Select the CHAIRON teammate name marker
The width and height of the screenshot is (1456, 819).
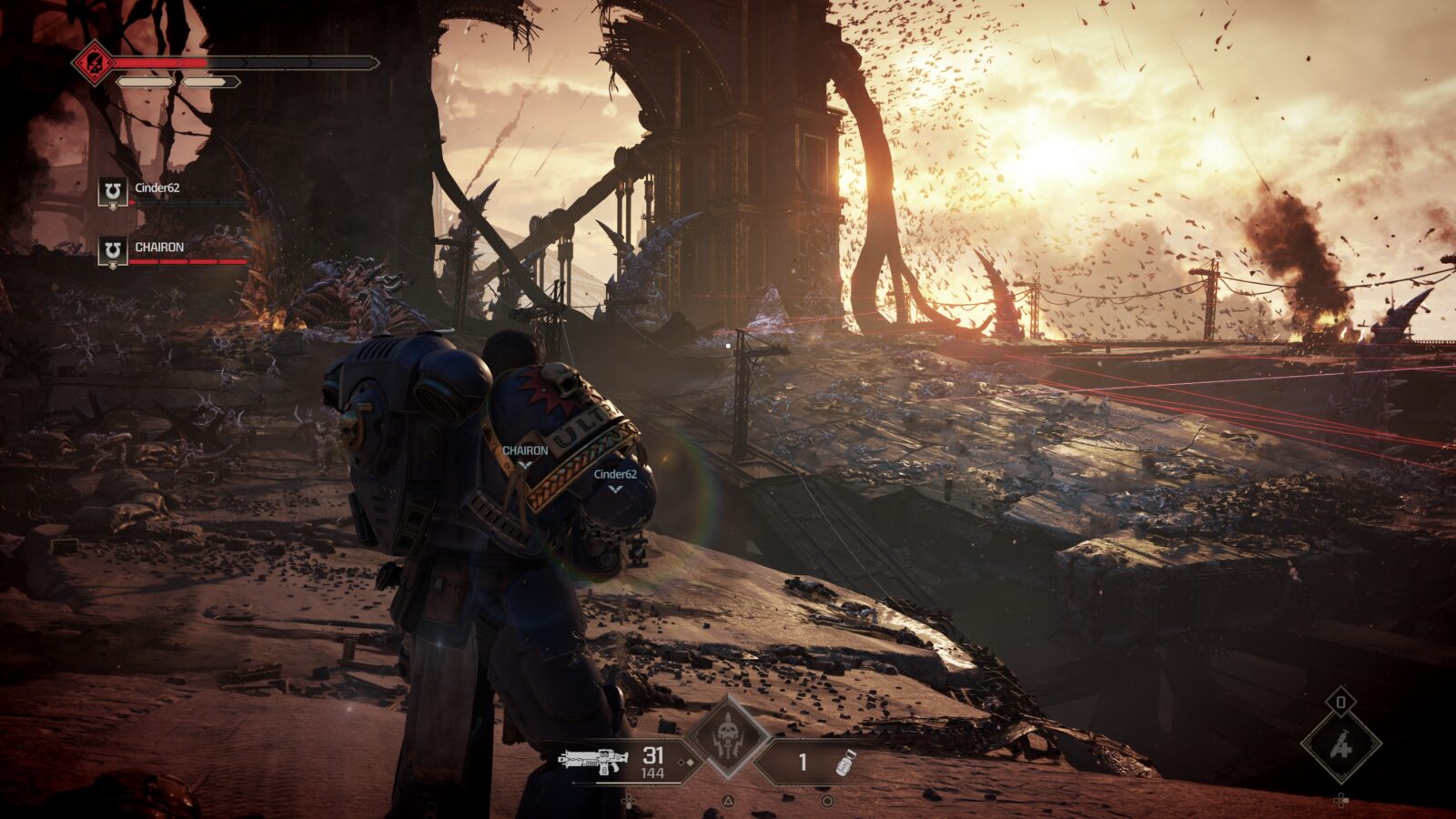pos(525,451)
